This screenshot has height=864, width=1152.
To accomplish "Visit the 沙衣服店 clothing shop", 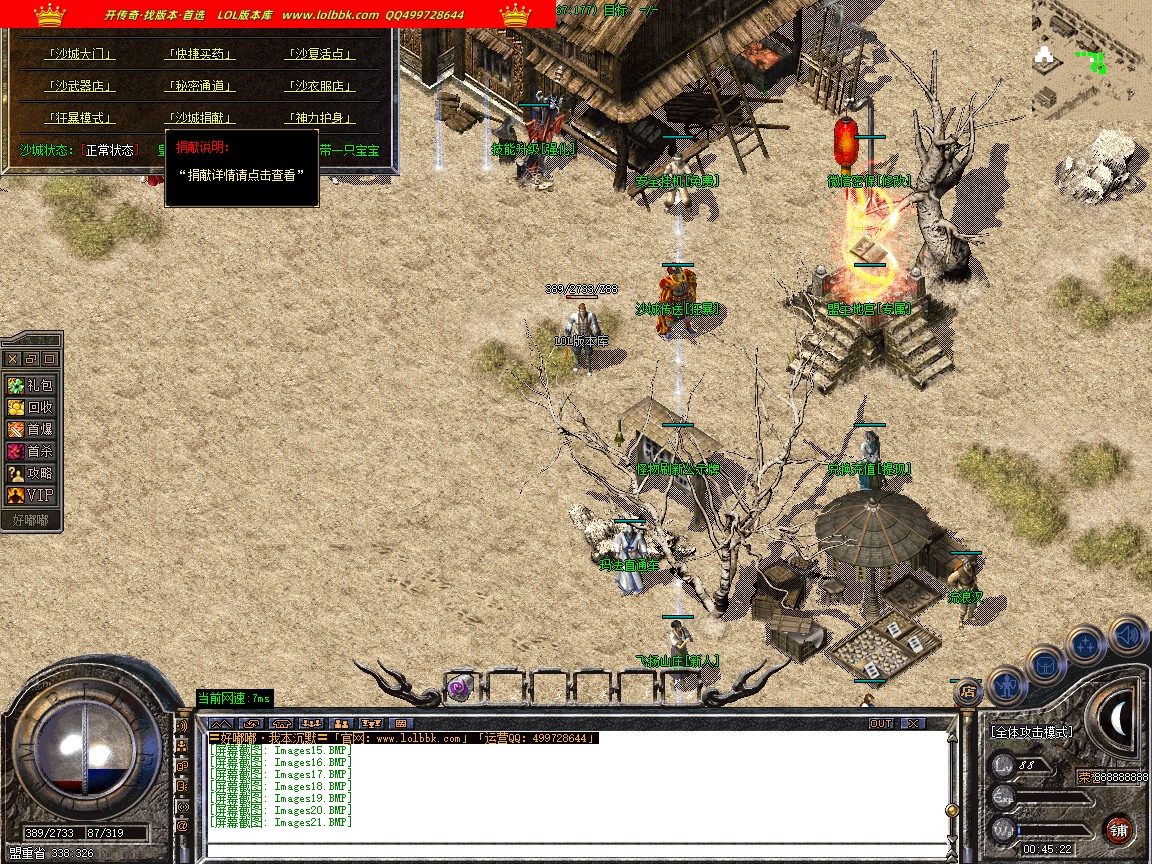I will [320, 86].
